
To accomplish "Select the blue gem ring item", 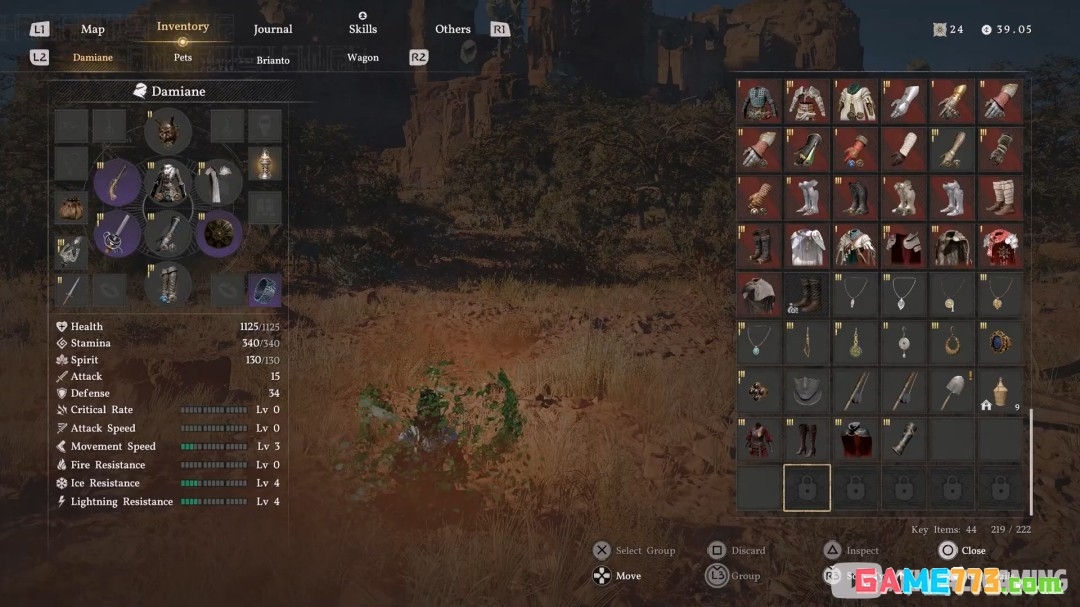I will [999, 342].
